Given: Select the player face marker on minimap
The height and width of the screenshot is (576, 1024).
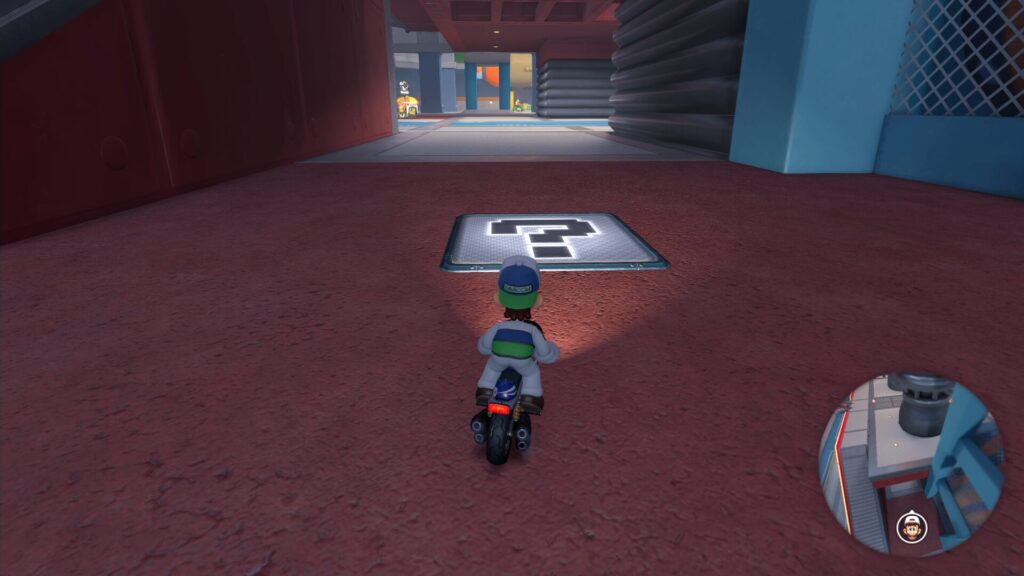Looking at the screenshot, I should [911, 525].
